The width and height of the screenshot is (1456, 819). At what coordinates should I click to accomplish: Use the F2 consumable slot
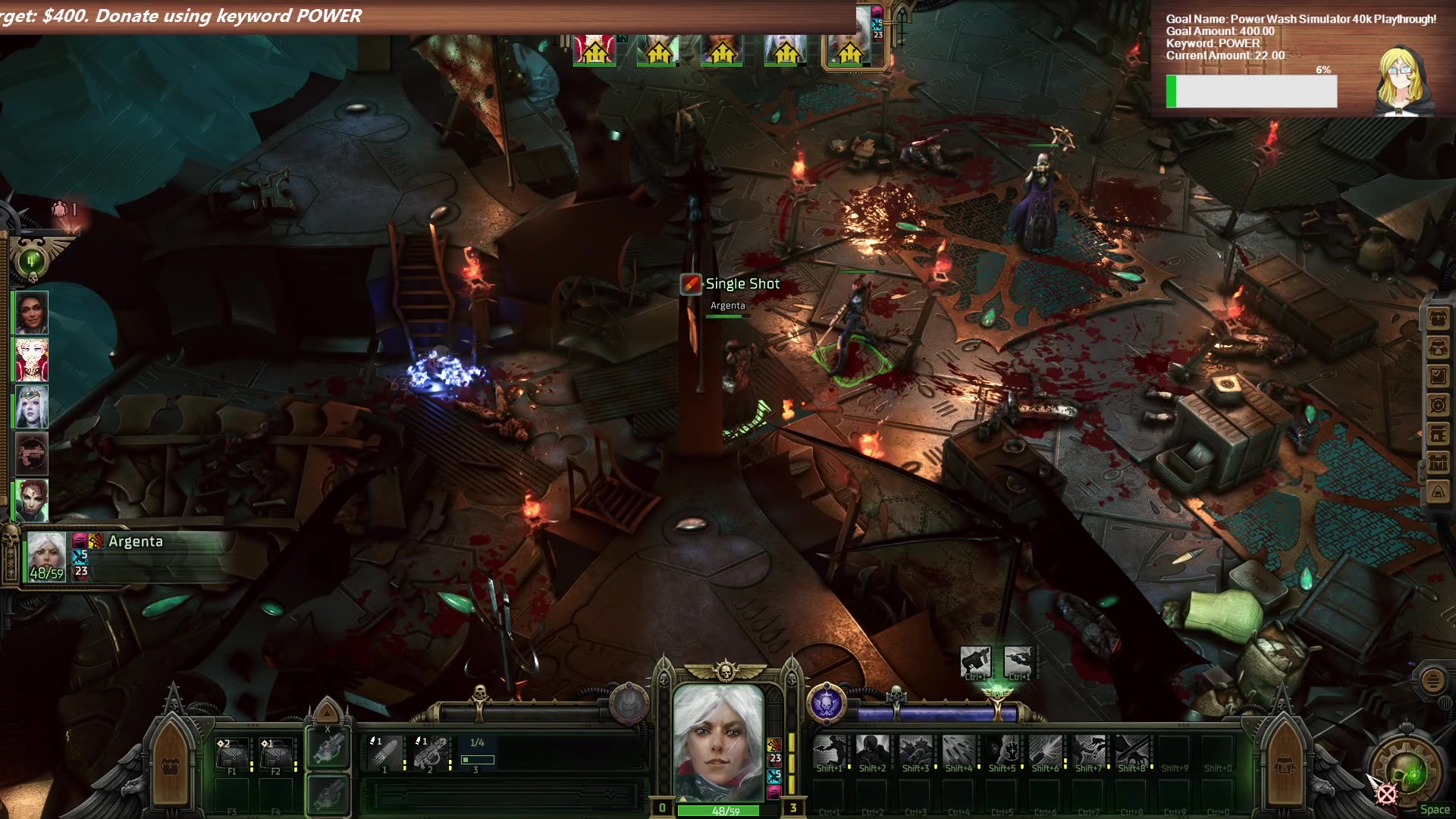pos(276,754)
